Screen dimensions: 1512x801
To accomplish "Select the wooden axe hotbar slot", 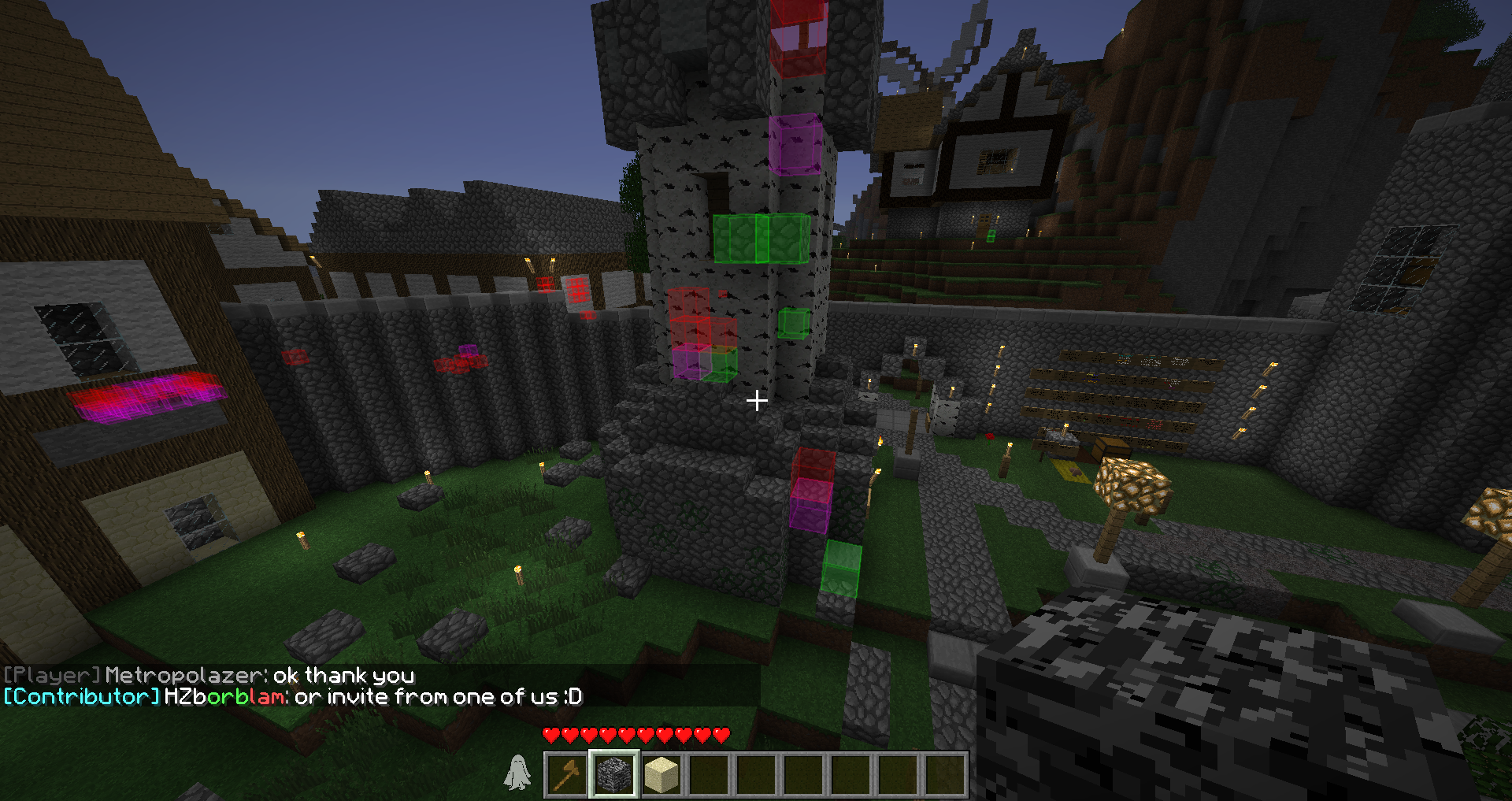I will pos(567,775).
